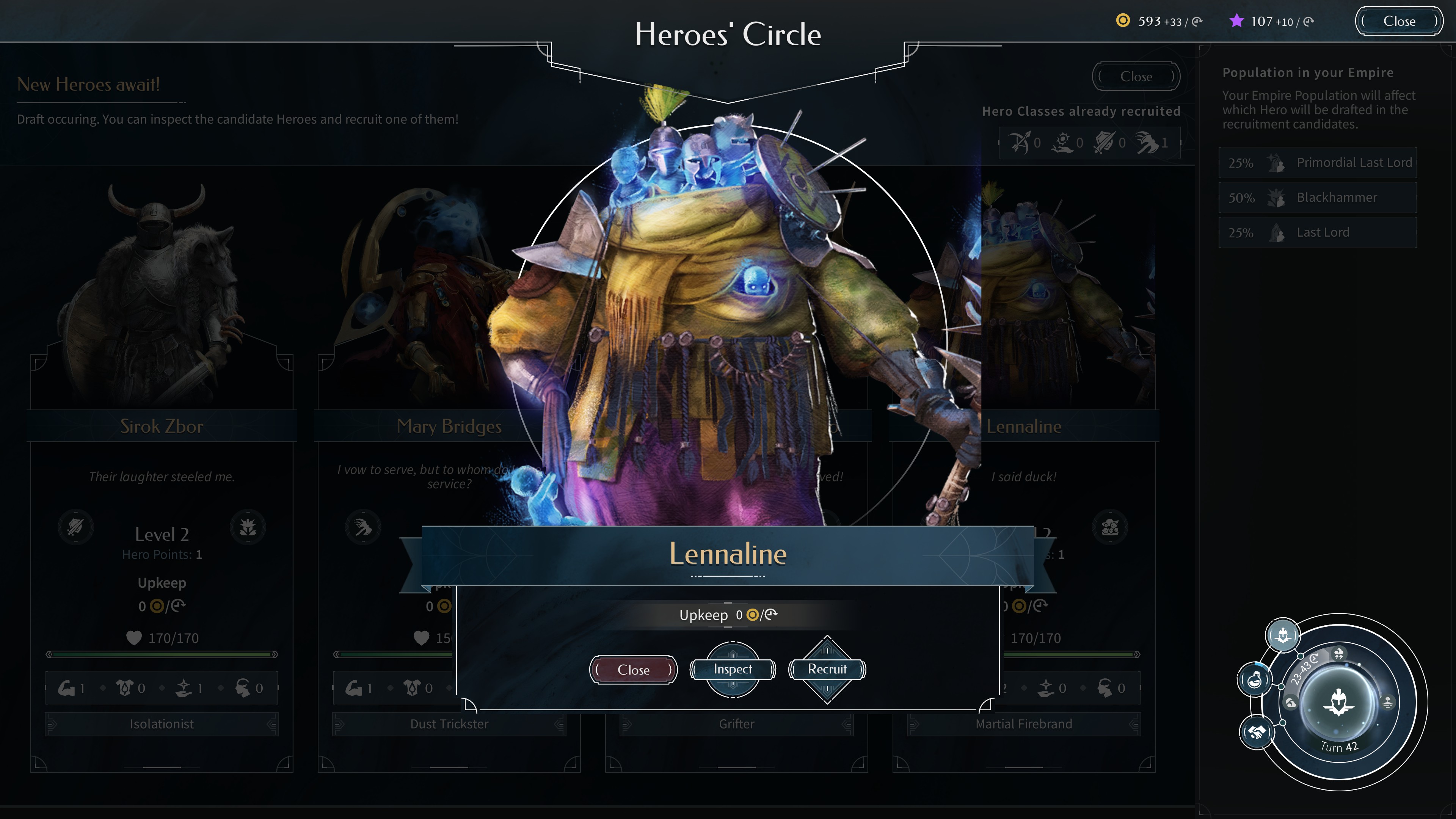
Task: Click the central Turn 42 orb button
Action: point(1338,703)
